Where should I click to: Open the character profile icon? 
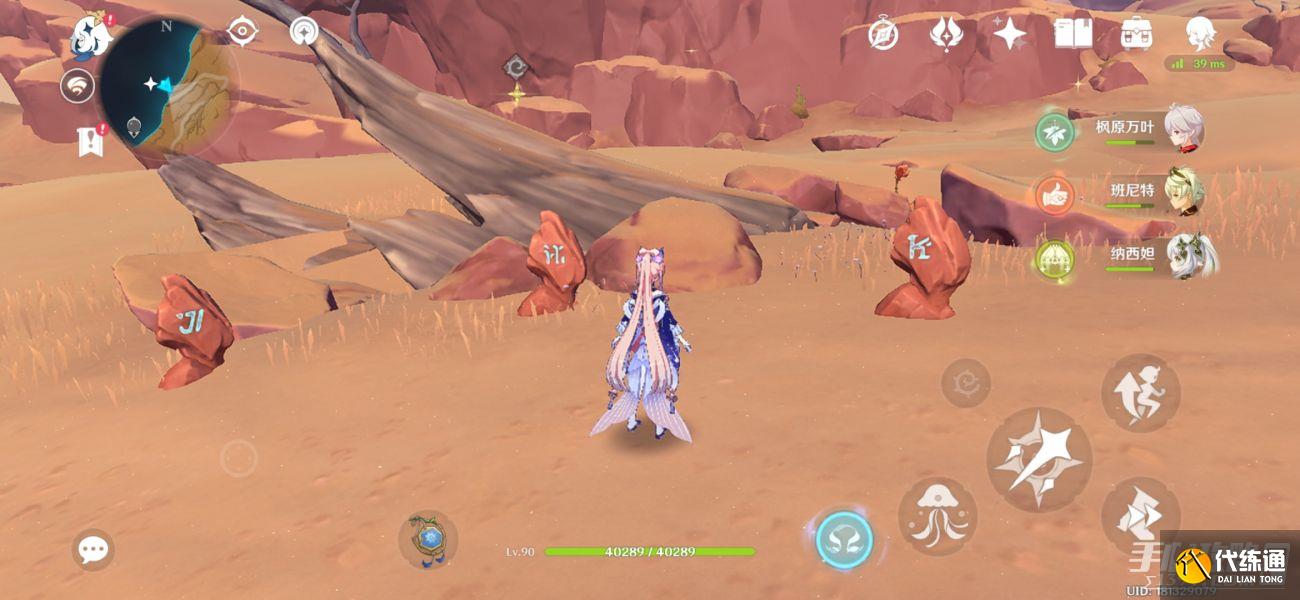[1200, 34]
